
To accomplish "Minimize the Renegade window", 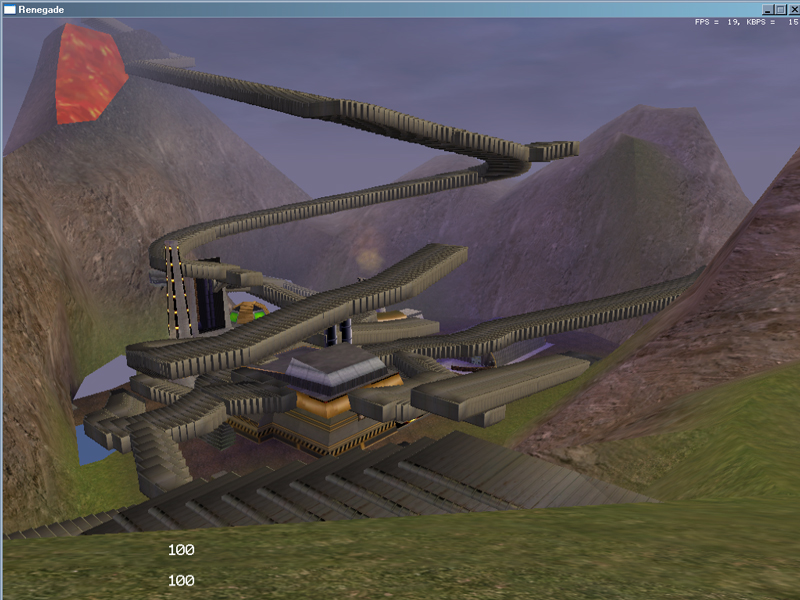I will pos(767,9).
